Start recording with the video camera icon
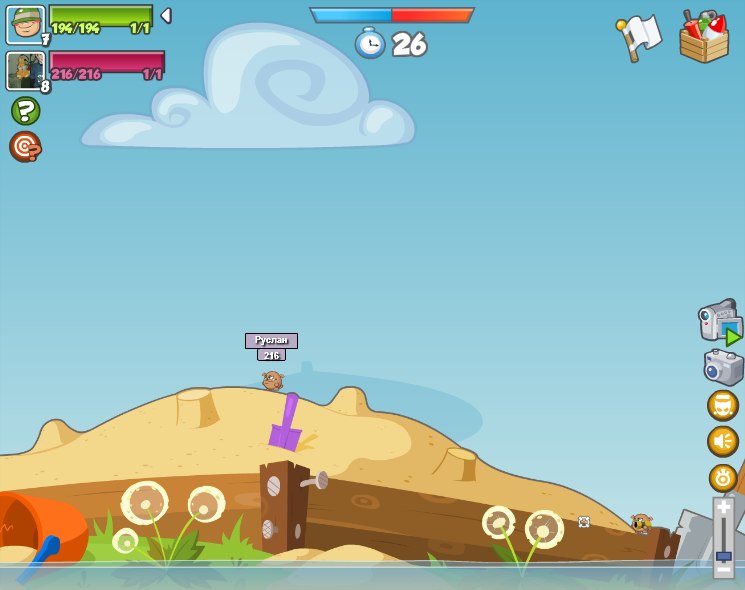 click(x=720, y=322)
